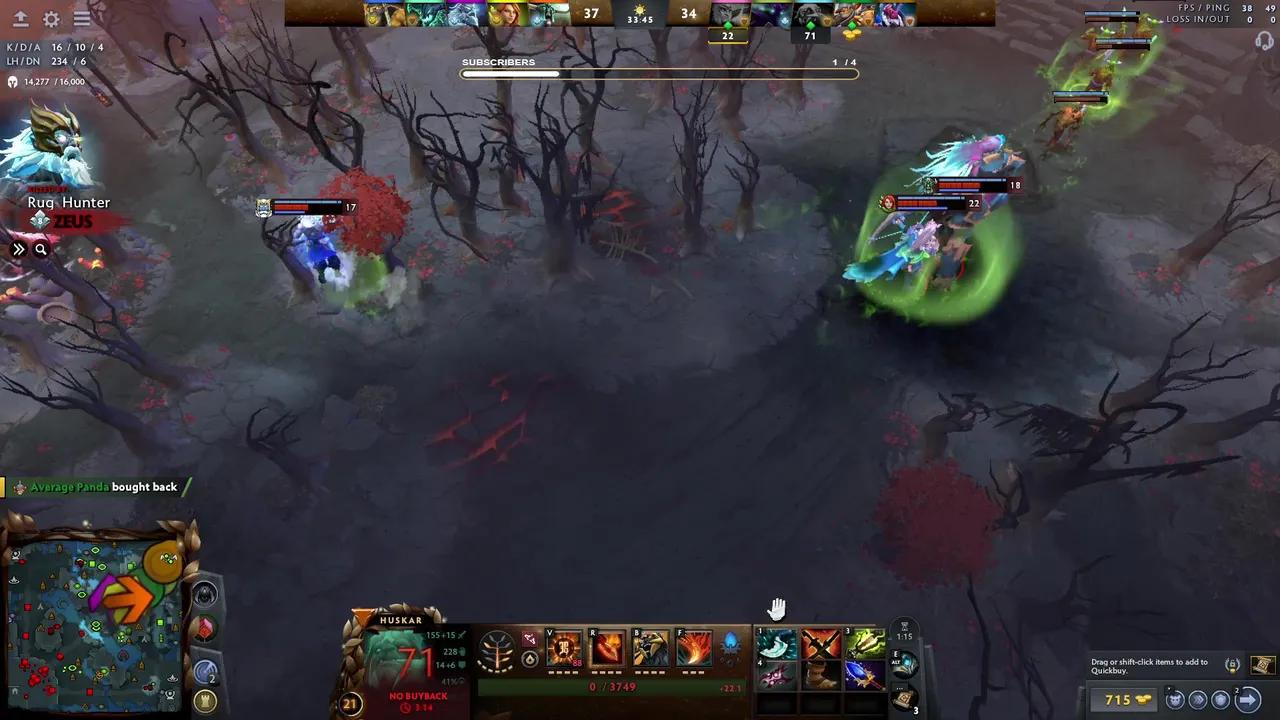The height and width of the screenshot is (720, 1280).
Task: Click the Average Panda bought back message
Action: pyautogui.click(x=100, y=487)
